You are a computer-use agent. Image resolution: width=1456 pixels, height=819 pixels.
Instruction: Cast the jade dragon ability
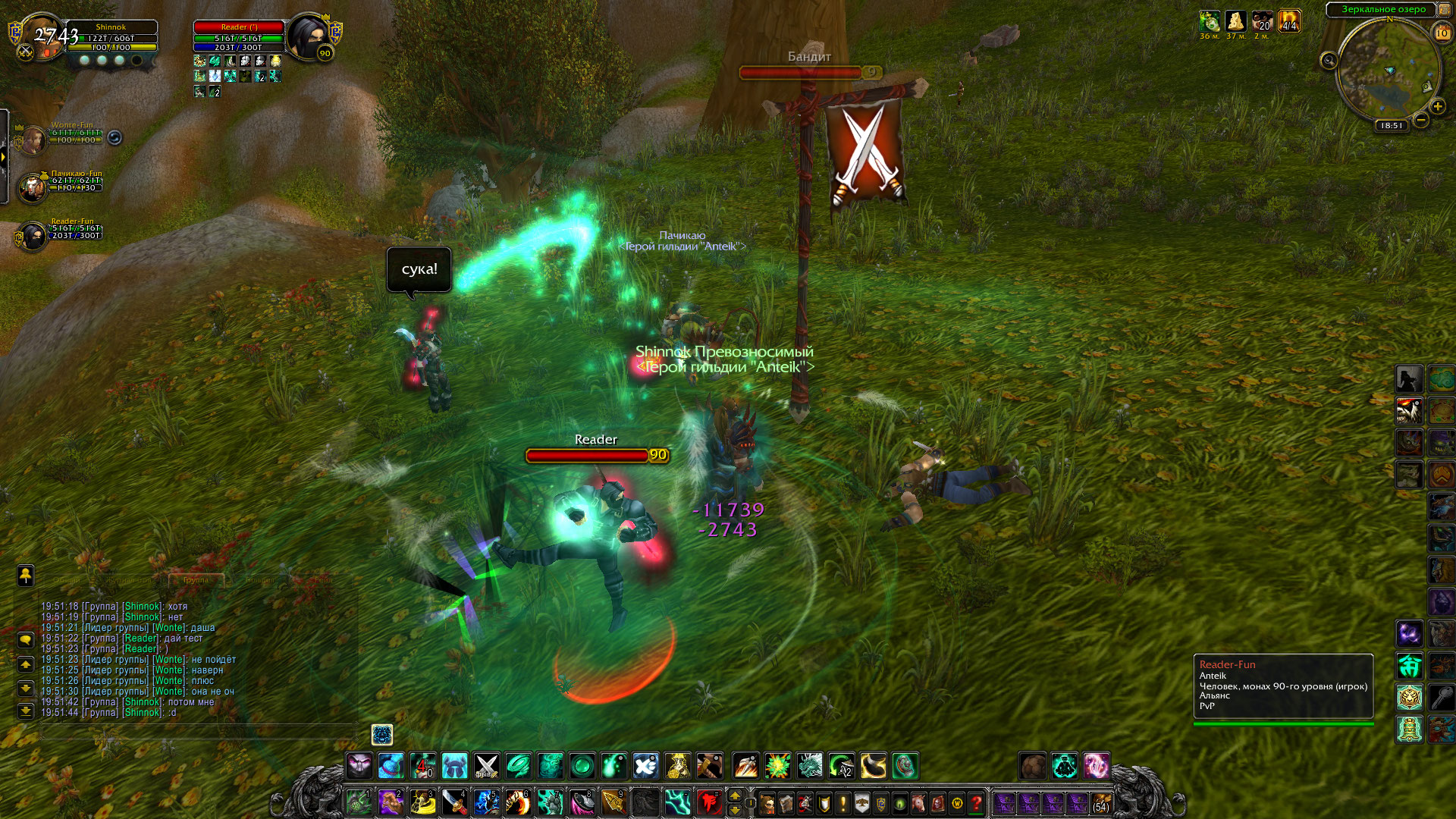[810, 766]
